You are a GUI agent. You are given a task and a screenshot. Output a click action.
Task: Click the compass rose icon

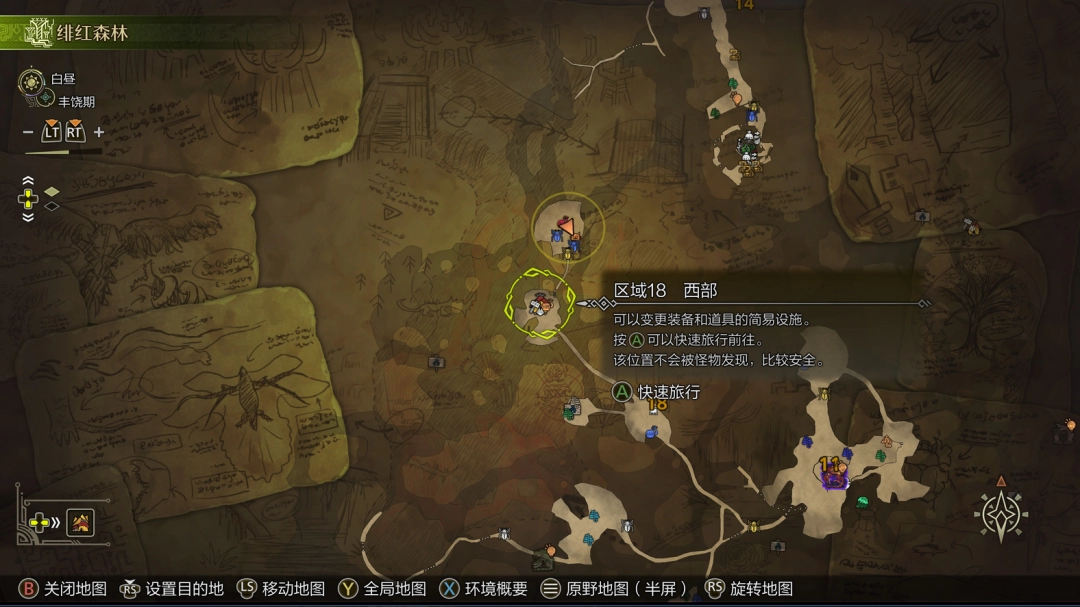[x=1000, y=515]
